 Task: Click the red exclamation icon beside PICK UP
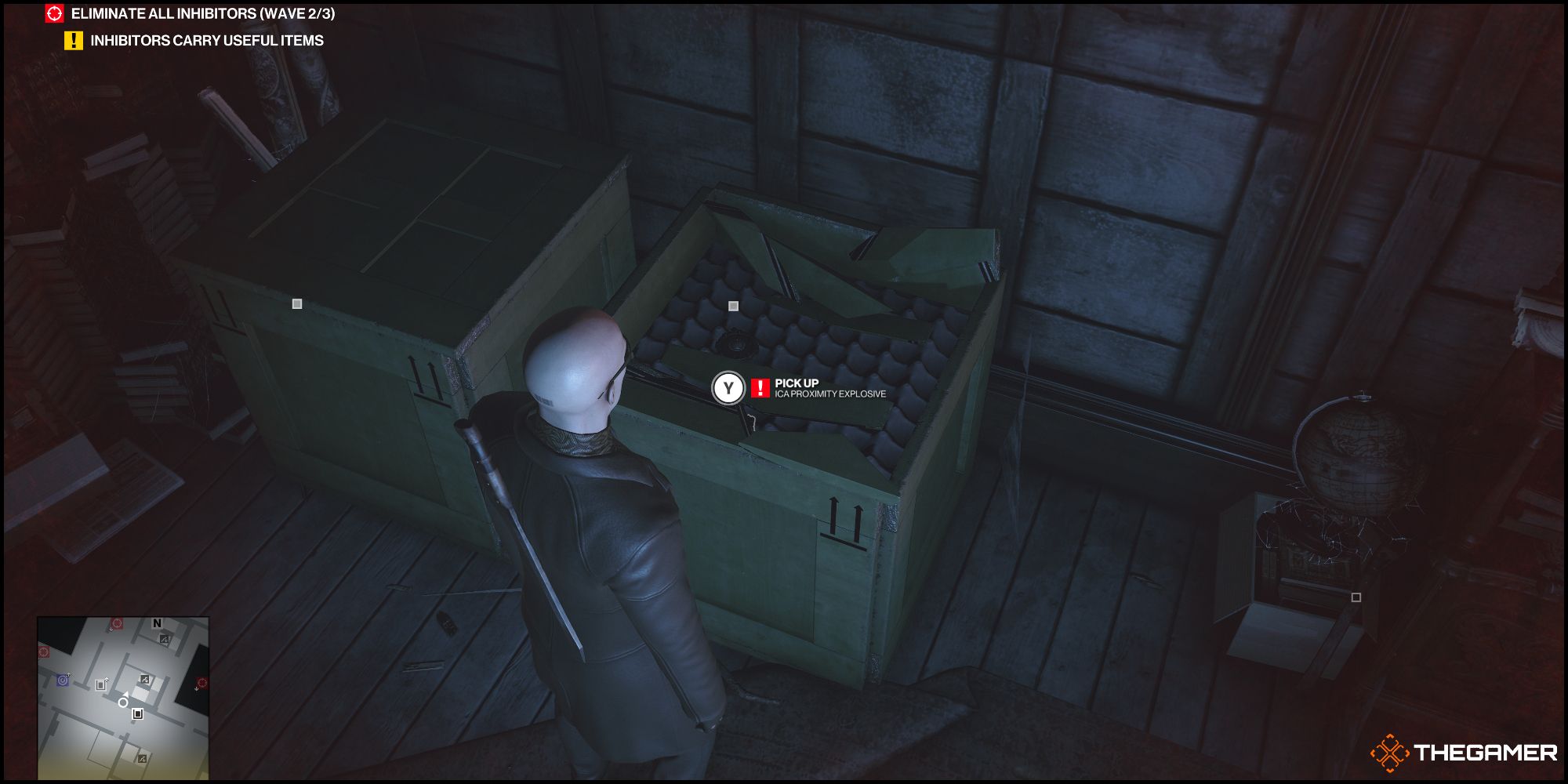[759, 387]
